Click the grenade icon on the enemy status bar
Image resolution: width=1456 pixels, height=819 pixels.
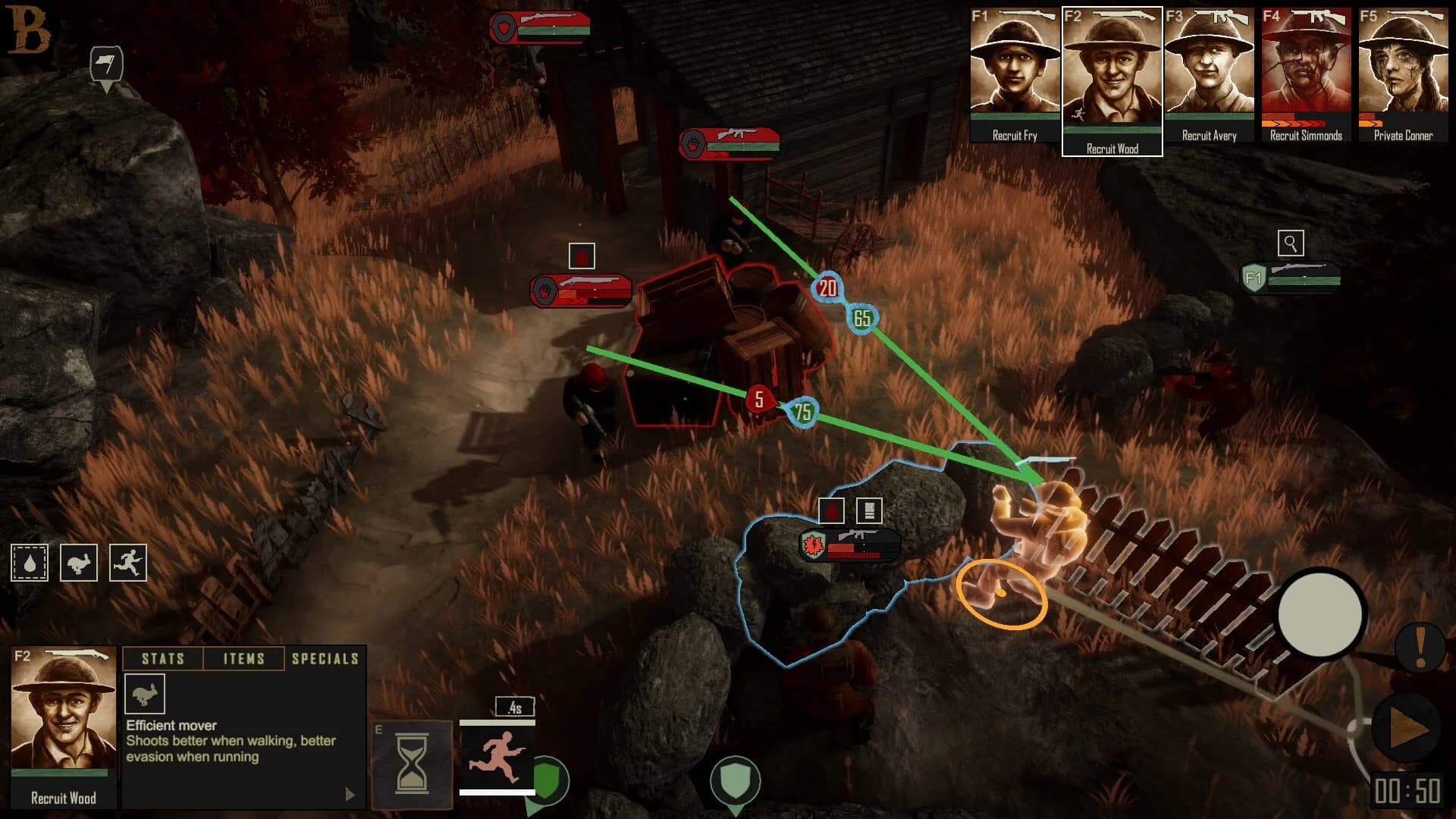pos(811,544)
